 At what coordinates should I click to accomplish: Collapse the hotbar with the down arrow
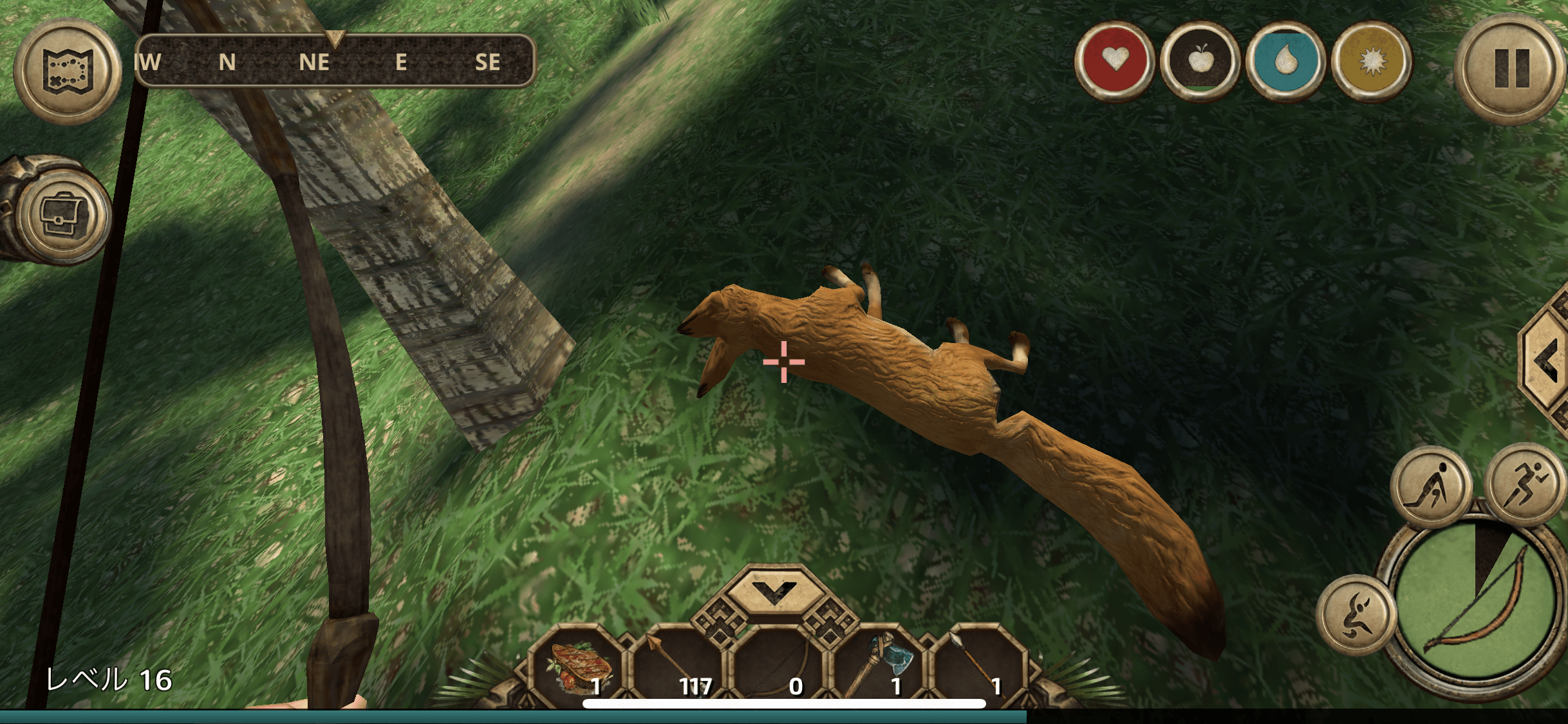pos(774,589)
